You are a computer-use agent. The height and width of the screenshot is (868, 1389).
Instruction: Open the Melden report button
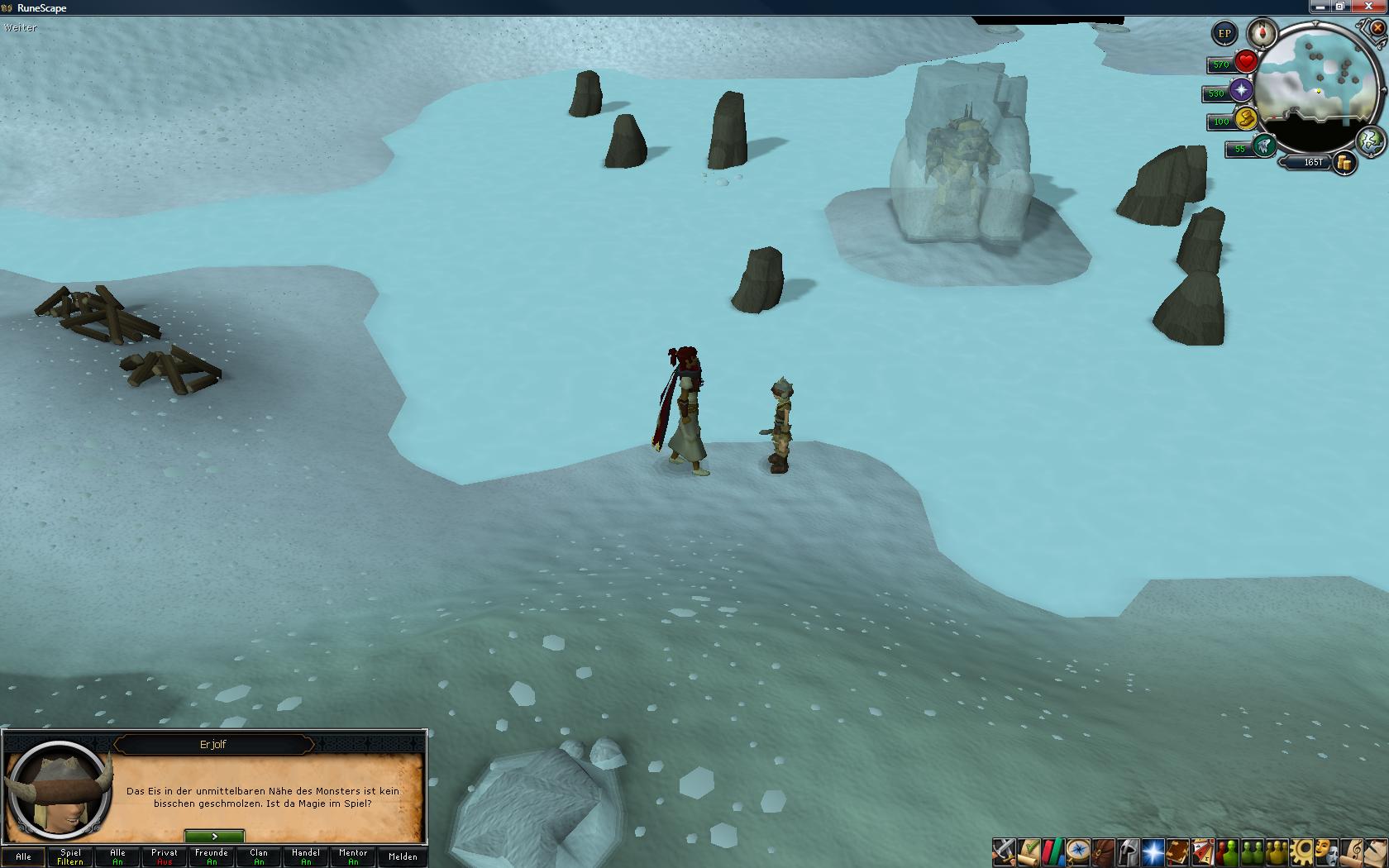[403, 856]
